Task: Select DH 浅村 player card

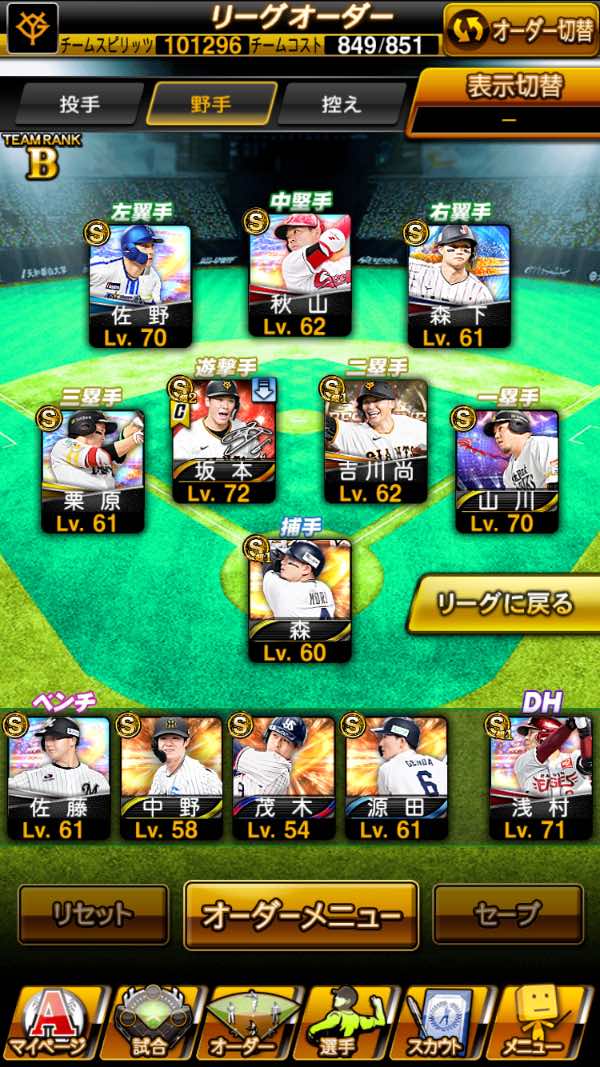Action: coord(540,777)
